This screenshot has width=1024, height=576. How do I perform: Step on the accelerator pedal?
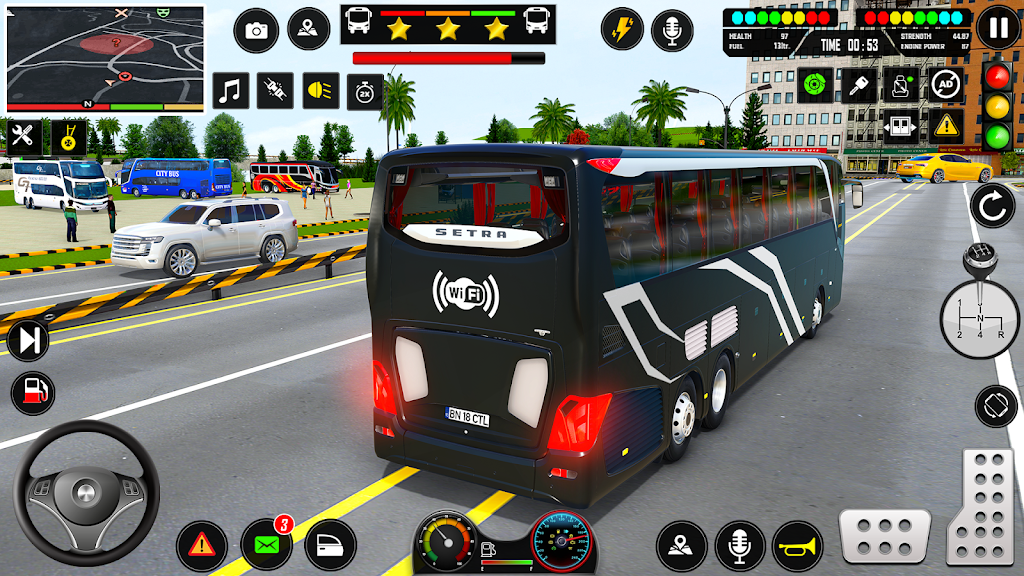(x=980, y=506)
